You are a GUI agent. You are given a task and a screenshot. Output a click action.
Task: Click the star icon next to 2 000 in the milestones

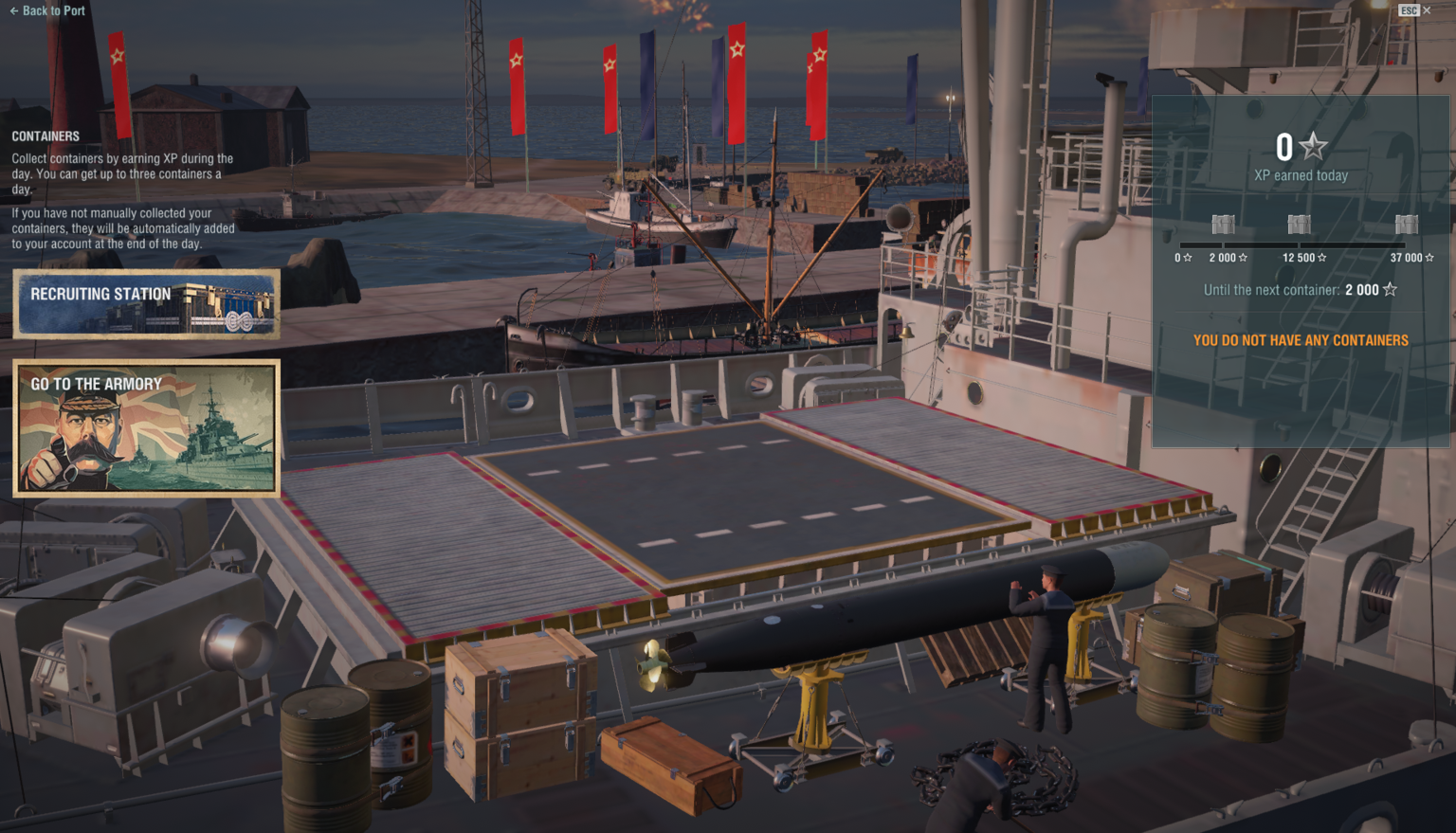[1243, 257]
